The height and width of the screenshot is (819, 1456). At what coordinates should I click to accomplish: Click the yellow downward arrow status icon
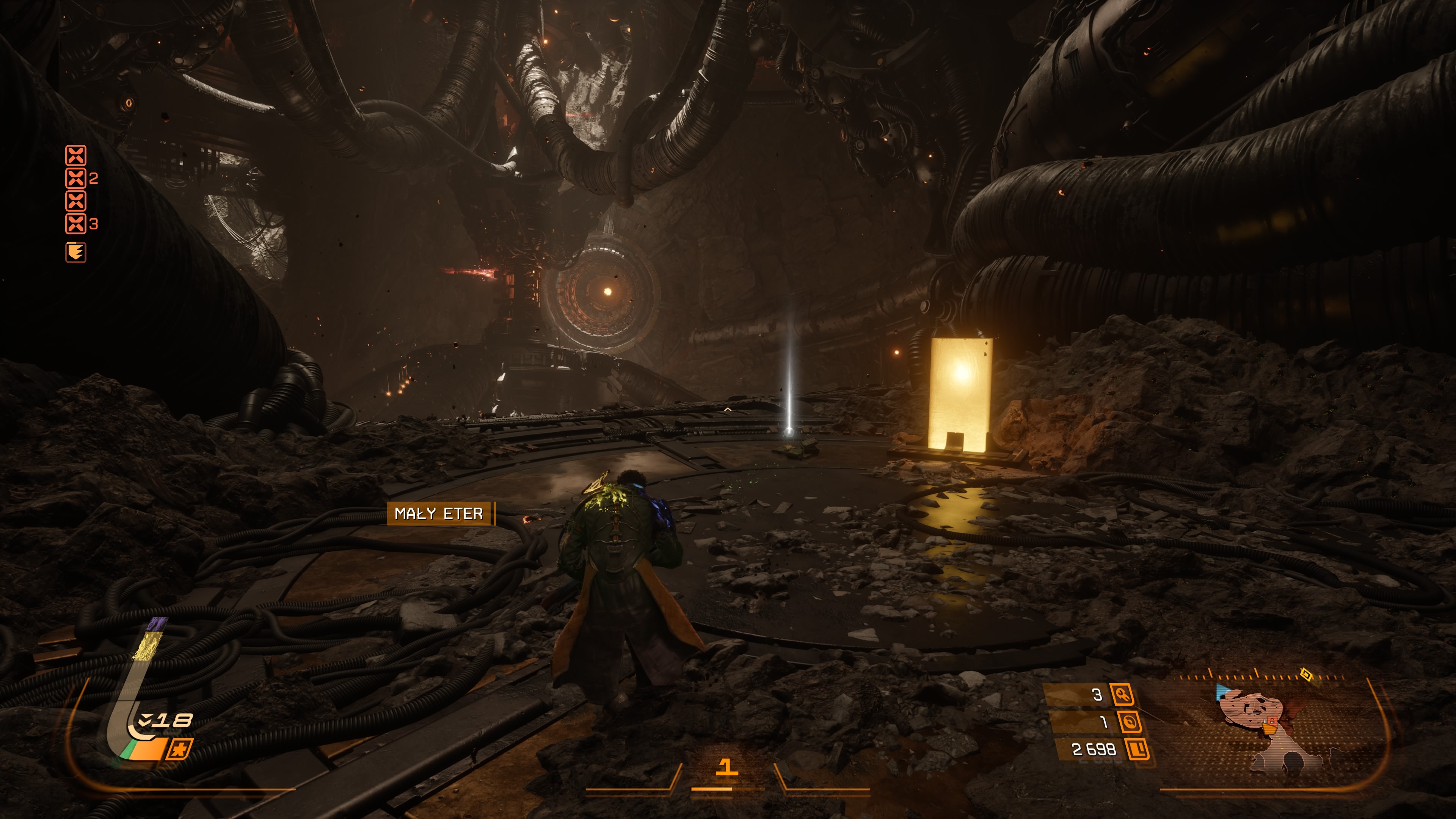[76, 252]
